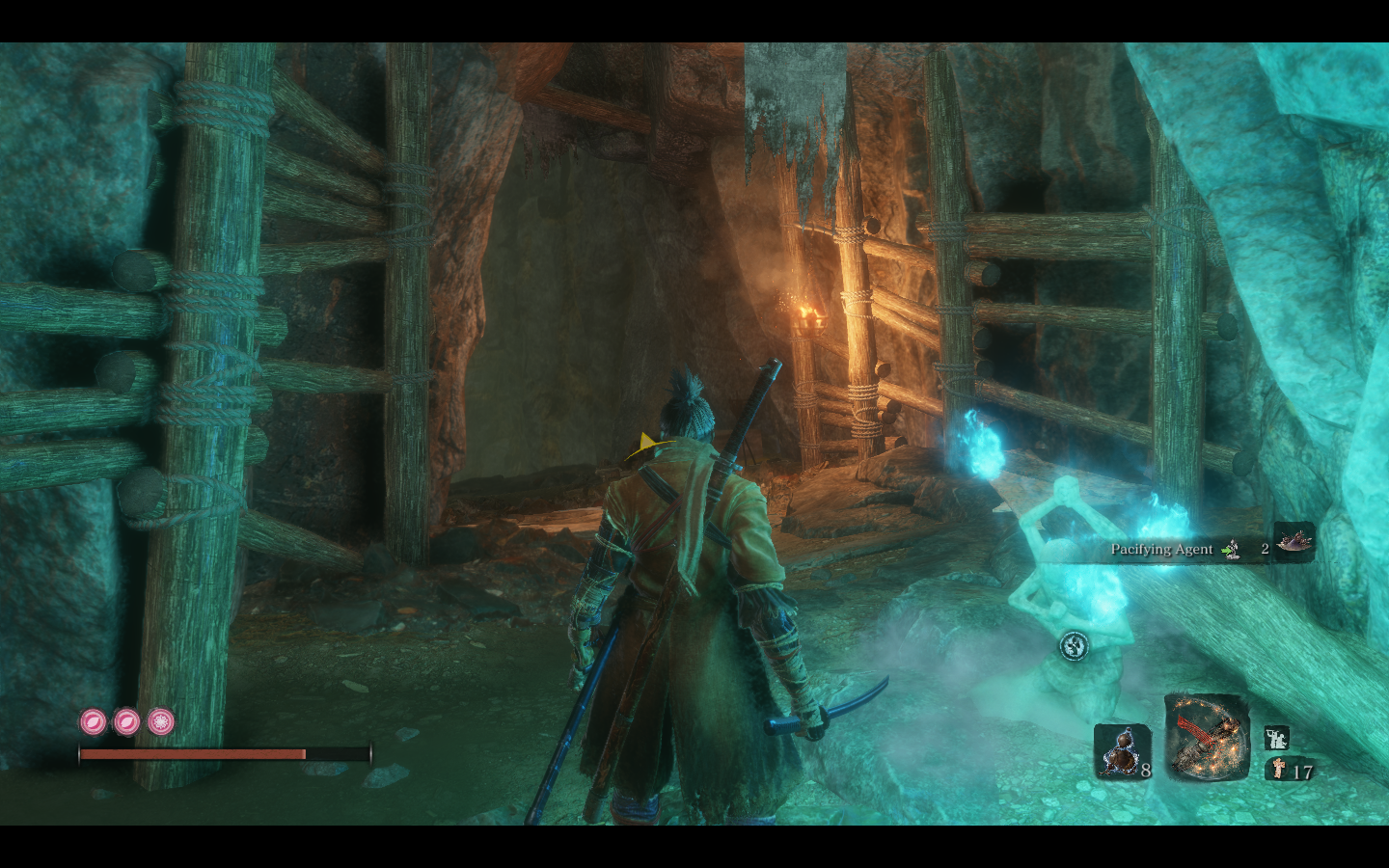Screen dimensions: 1389x868
Task: Toggle the first pink Resurrection node
Action: point(93,722)
